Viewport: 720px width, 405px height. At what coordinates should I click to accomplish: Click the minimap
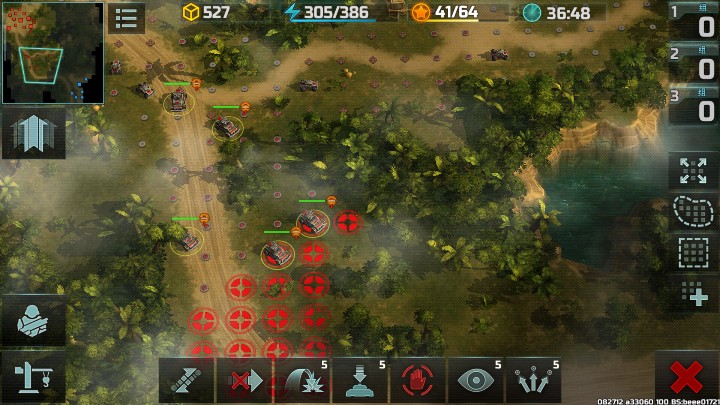click(x=52, y=52)
